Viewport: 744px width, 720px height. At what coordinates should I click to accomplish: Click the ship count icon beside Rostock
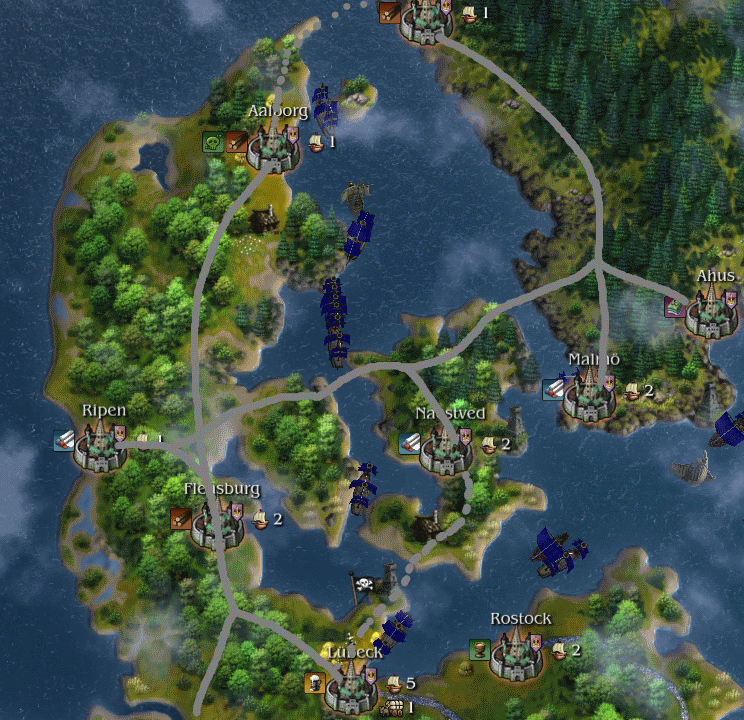(x=560, y=651)
